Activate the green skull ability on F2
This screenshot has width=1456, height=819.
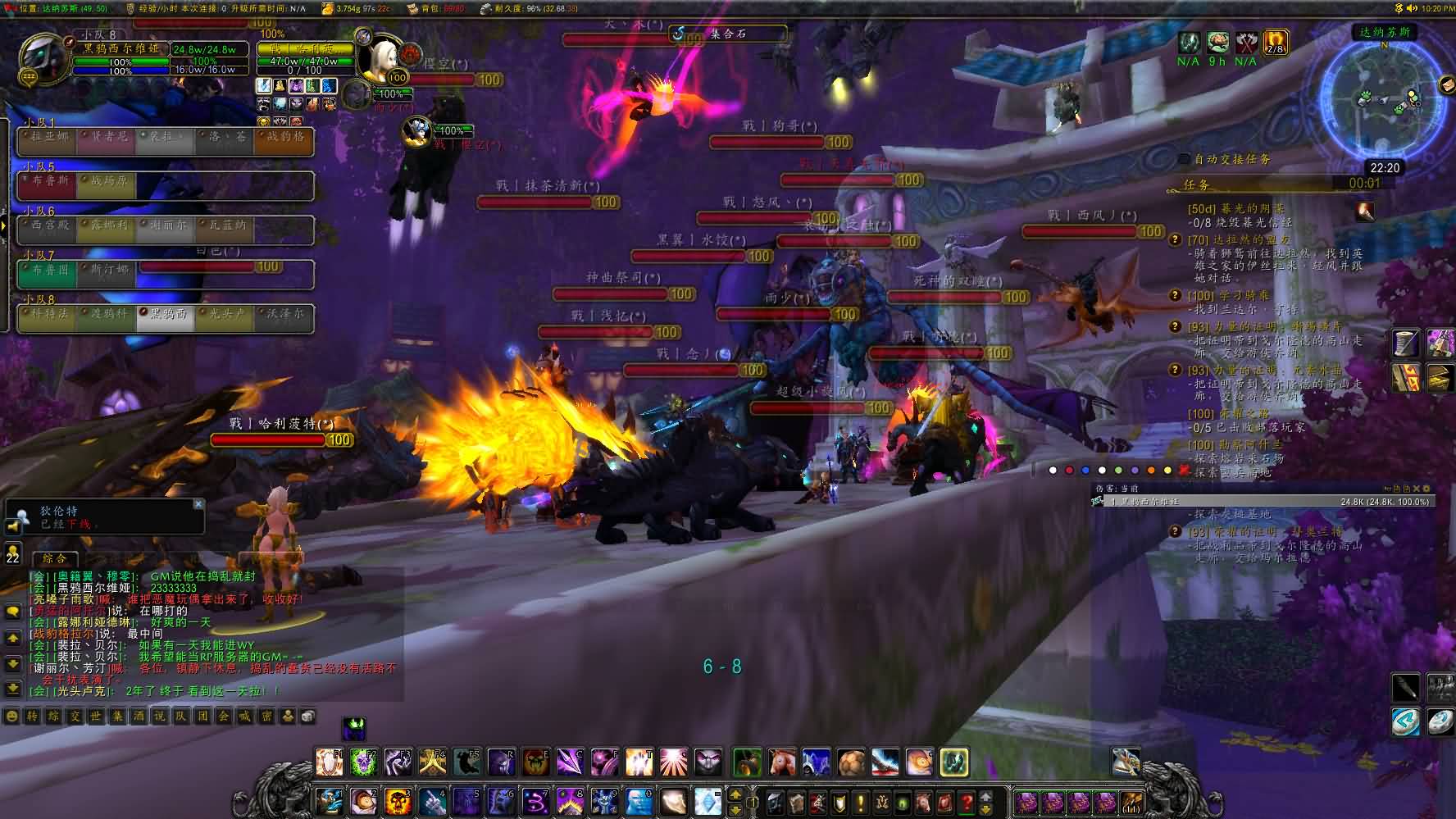[363, 762]
